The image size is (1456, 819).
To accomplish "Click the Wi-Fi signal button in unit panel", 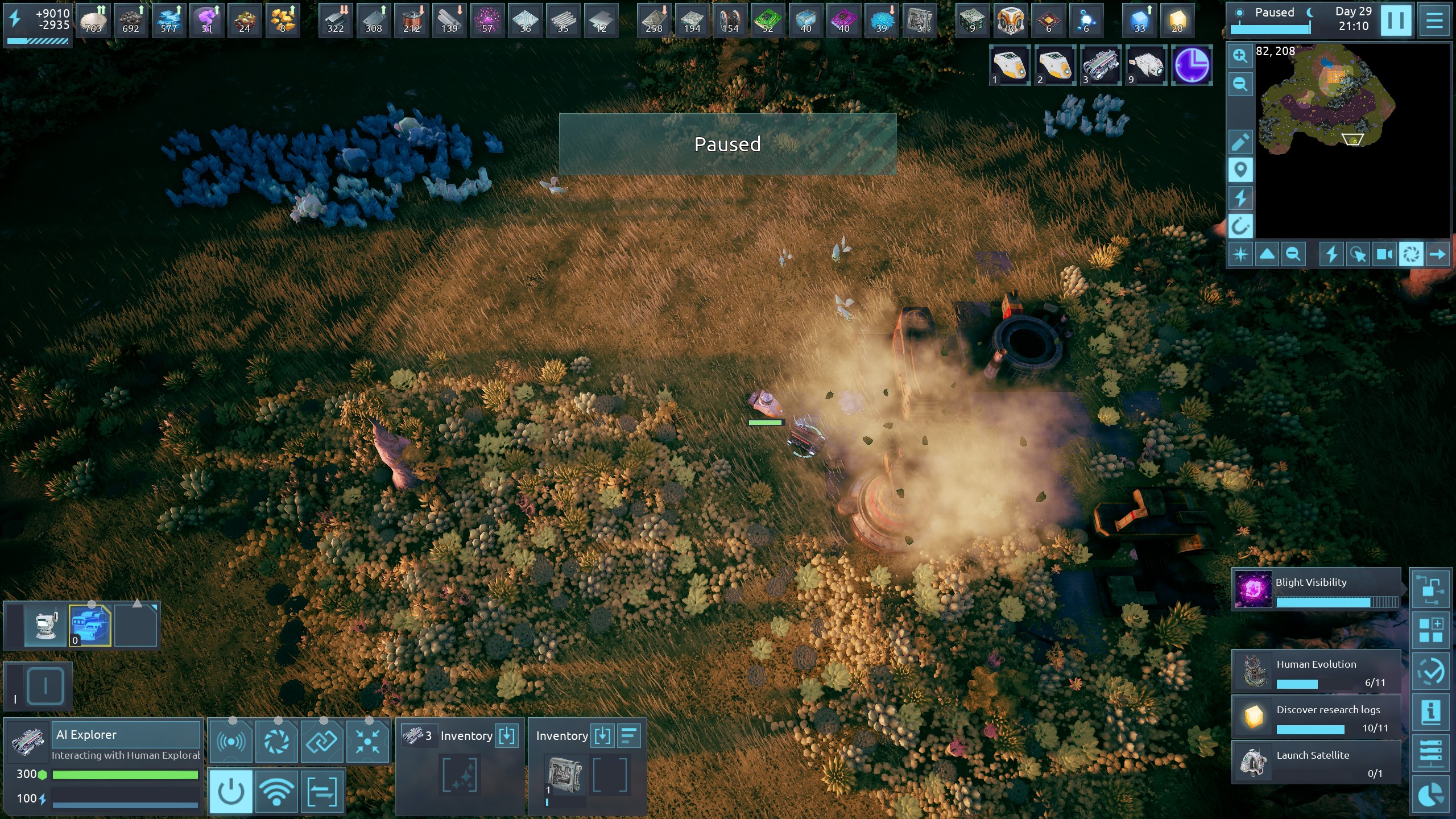I will coord(276,791).
